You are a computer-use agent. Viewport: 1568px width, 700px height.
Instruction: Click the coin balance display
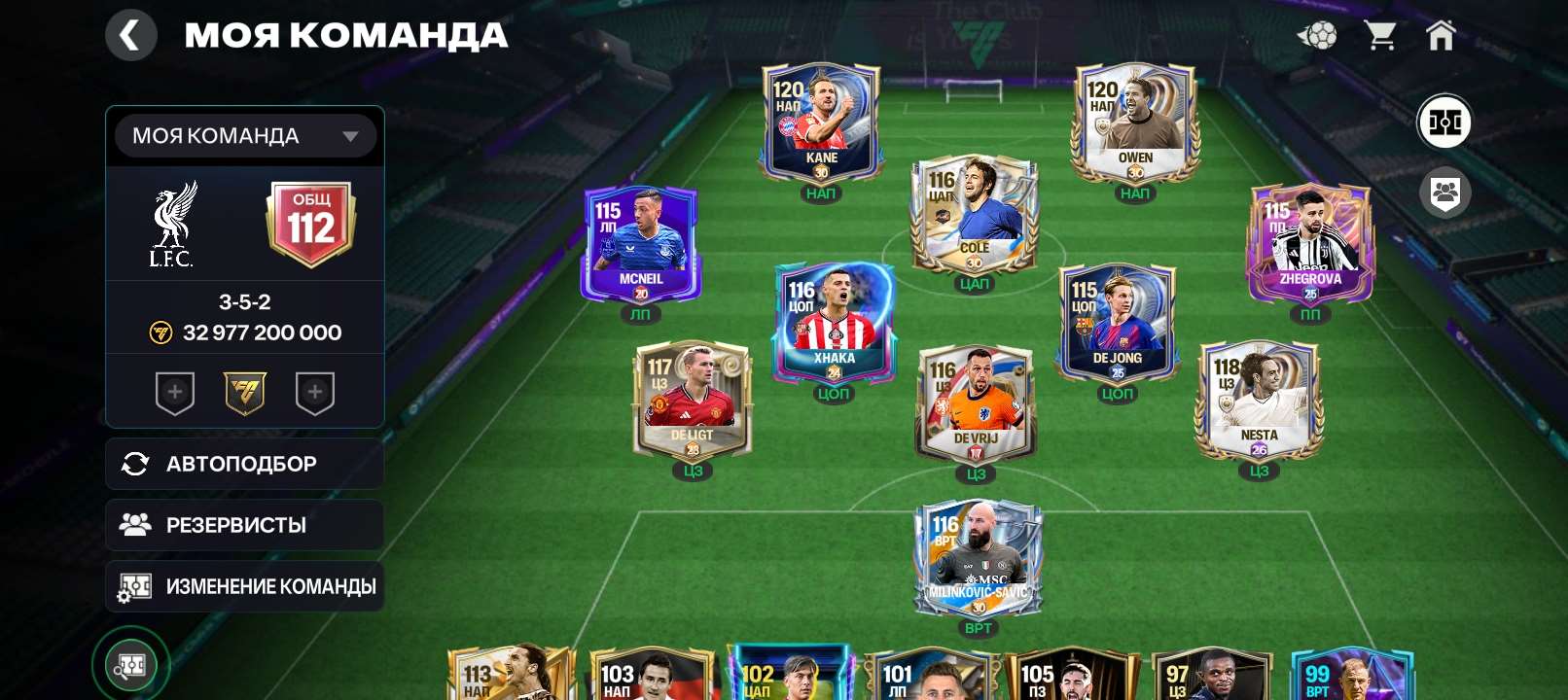pyautogui.click(x=244, y=332)
